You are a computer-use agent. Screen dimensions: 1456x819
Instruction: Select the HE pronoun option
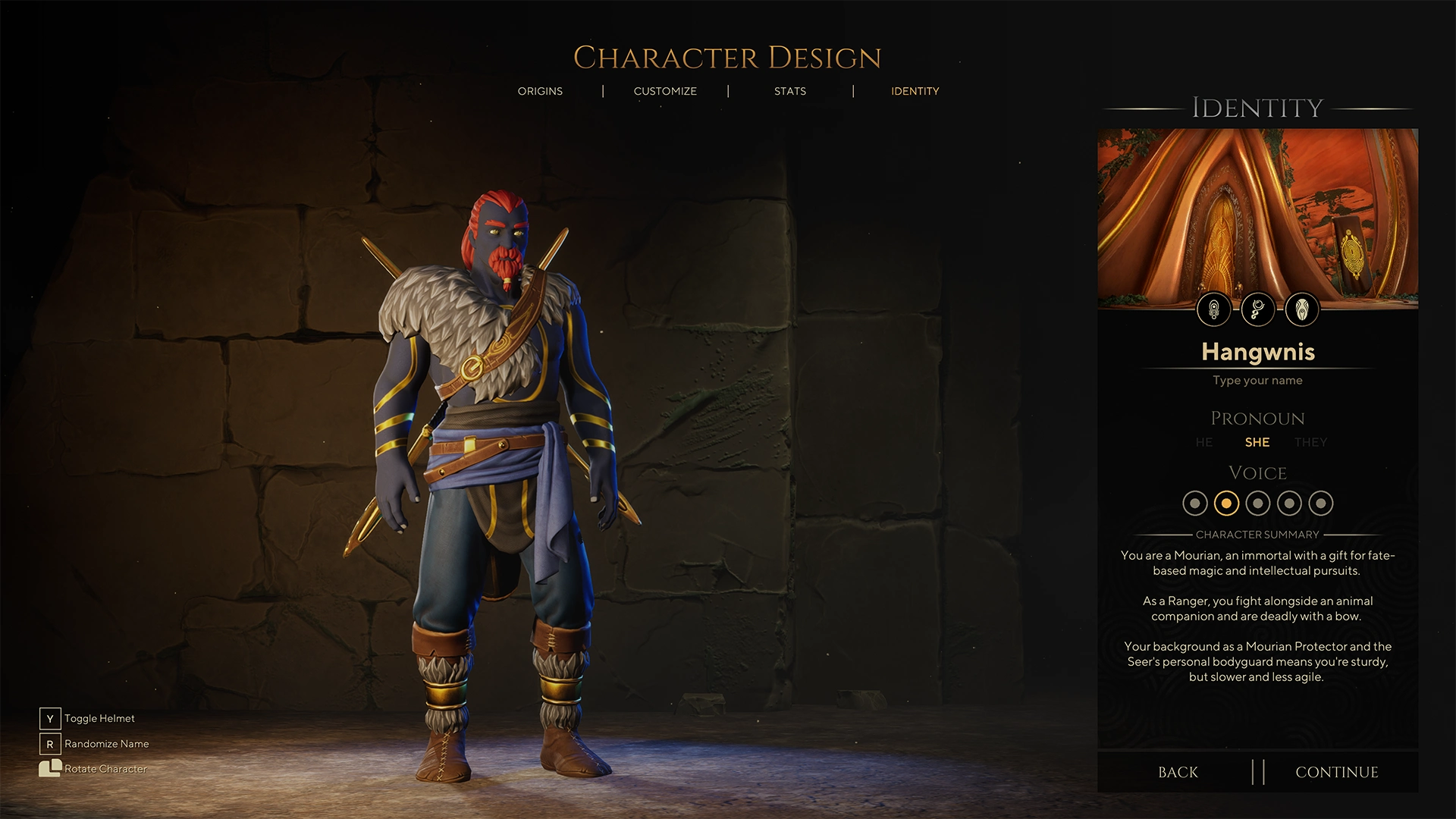click(x=1203, y=442)
